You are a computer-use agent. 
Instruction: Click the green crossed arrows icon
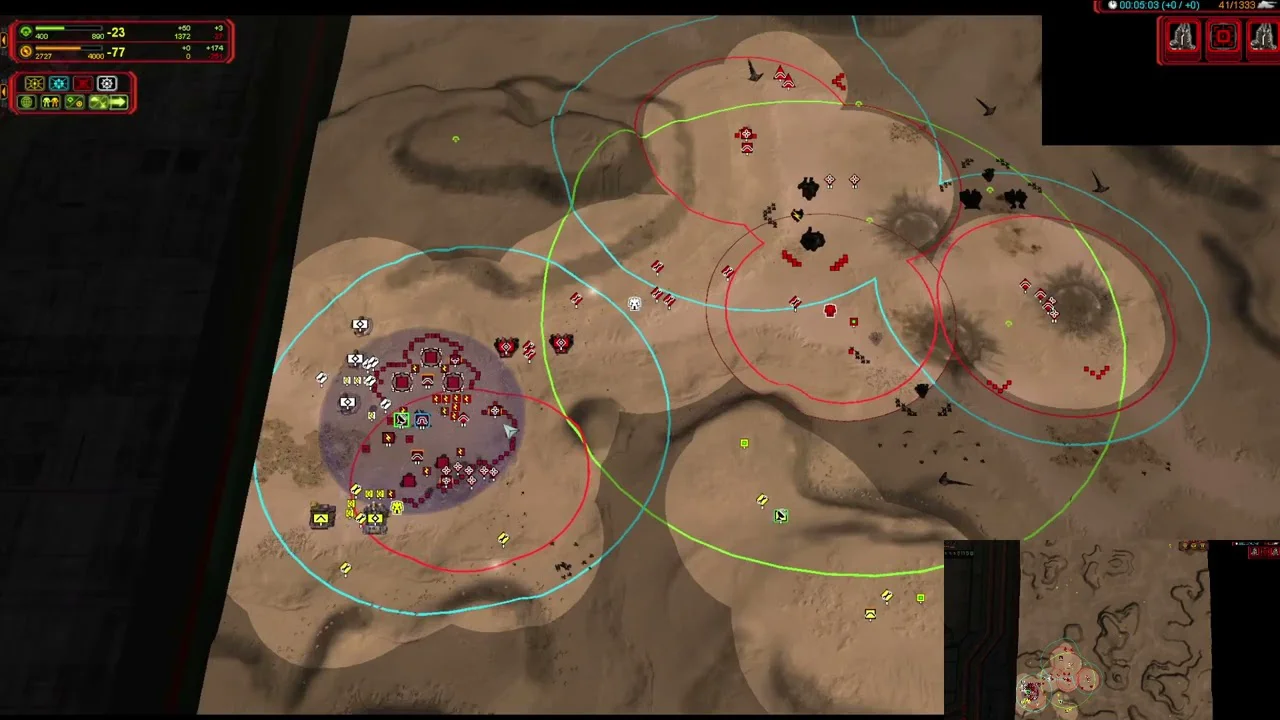point(98,102)
